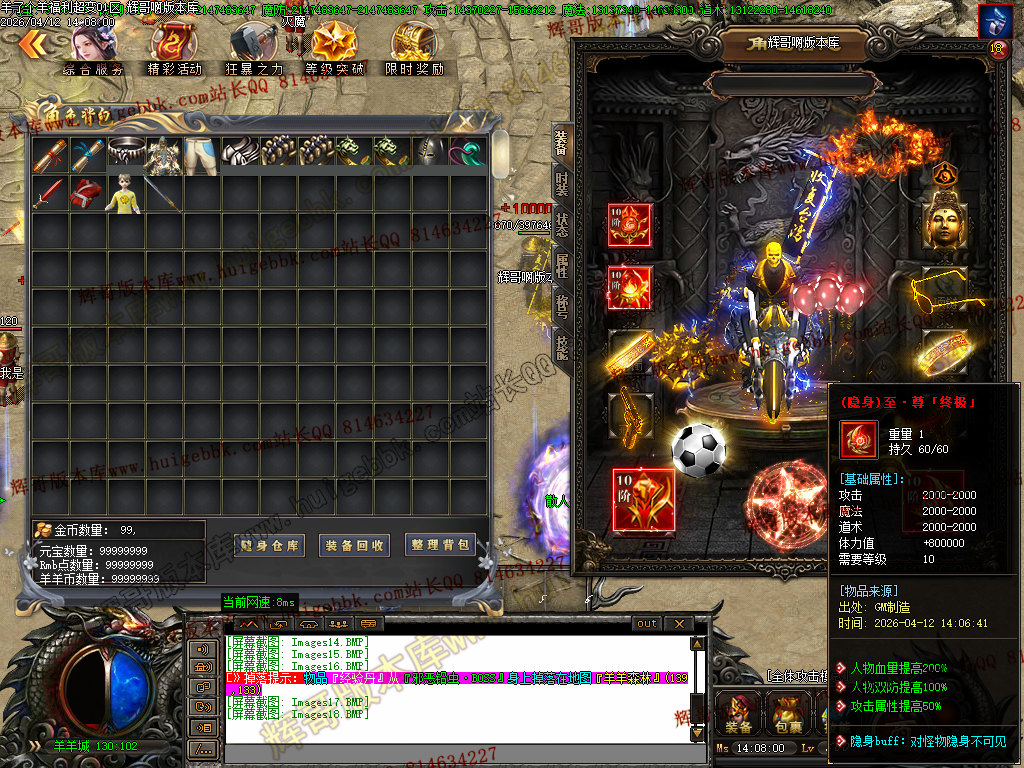This screenshot has height=768, width=1024.
Task: Sort the bag with 整理背包
Action: pos(439,545)
